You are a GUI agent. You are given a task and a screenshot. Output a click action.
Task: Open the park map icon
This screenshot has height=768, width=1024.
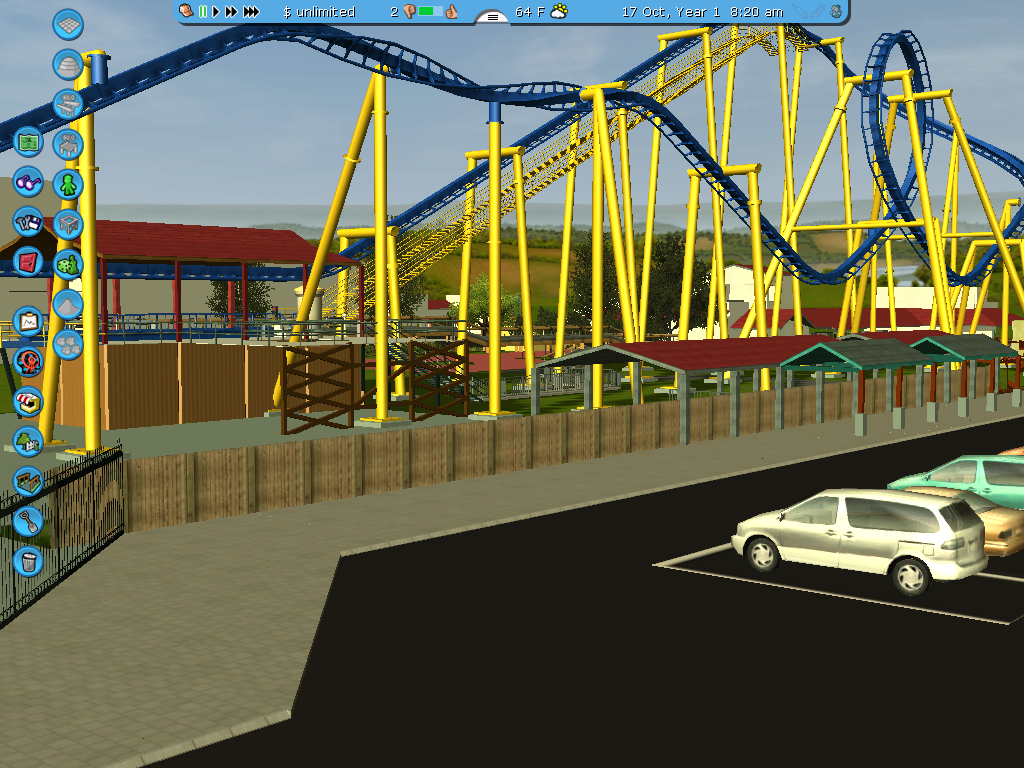pyautogui.click(x=28, y=143)
